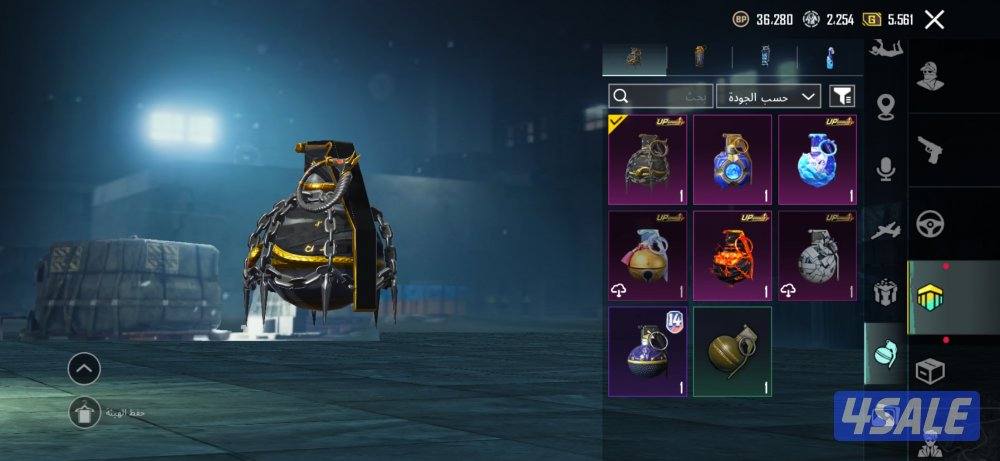This screenshot has width=1000, height=461.
Task: Expand the up-arrow circle button
Action: click(x=84, y=369)
